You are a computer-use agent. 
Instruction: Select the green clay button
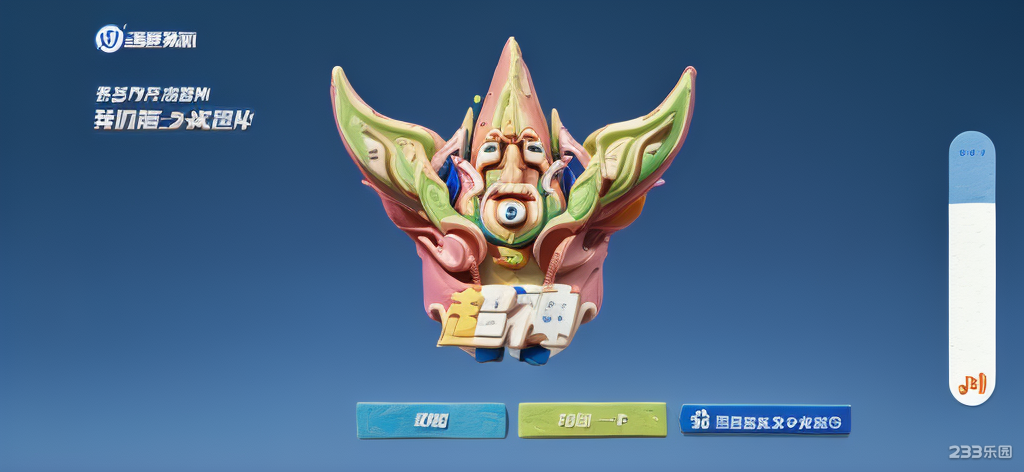[592, 420]
